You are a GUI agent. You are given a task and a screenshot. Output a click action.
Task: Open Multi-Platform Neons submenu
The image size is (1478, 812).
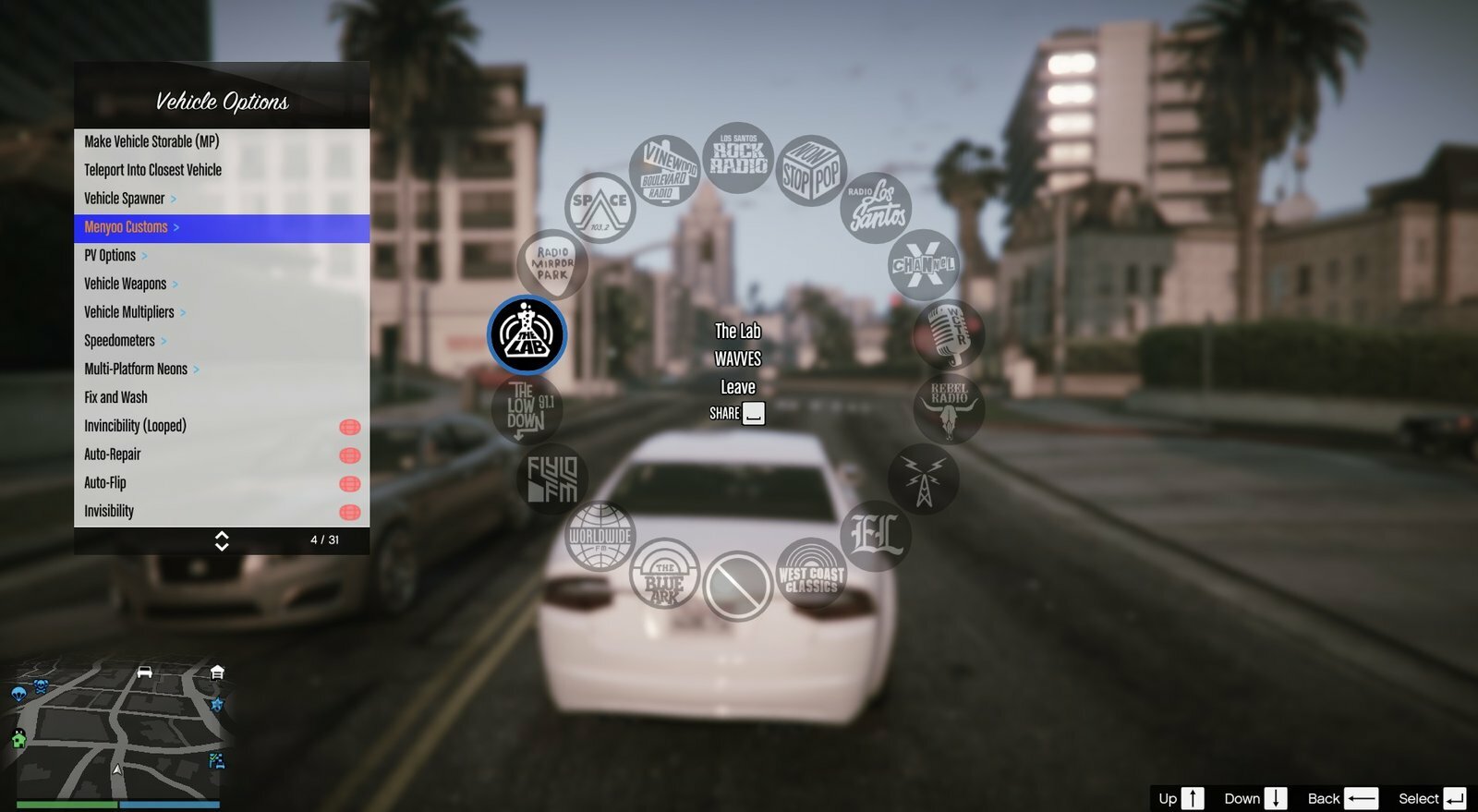click(136, 370)
